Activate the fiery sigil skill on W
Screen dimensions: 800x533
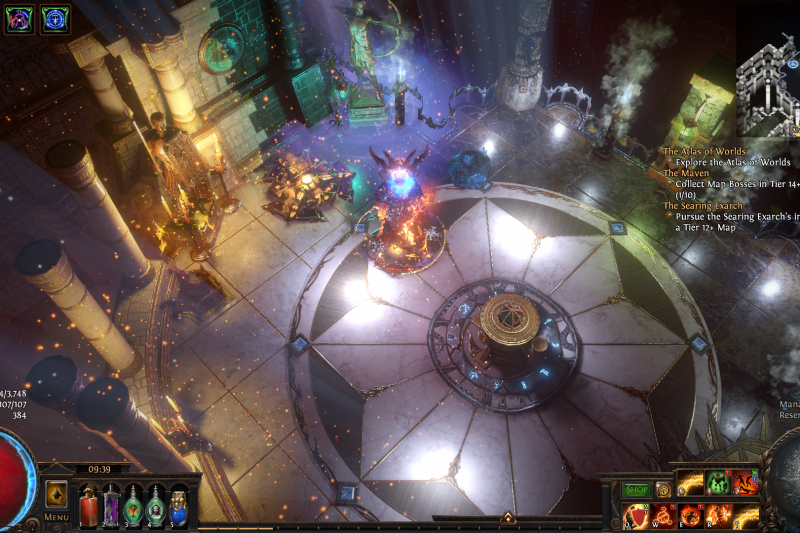click(x=664, y=517)
